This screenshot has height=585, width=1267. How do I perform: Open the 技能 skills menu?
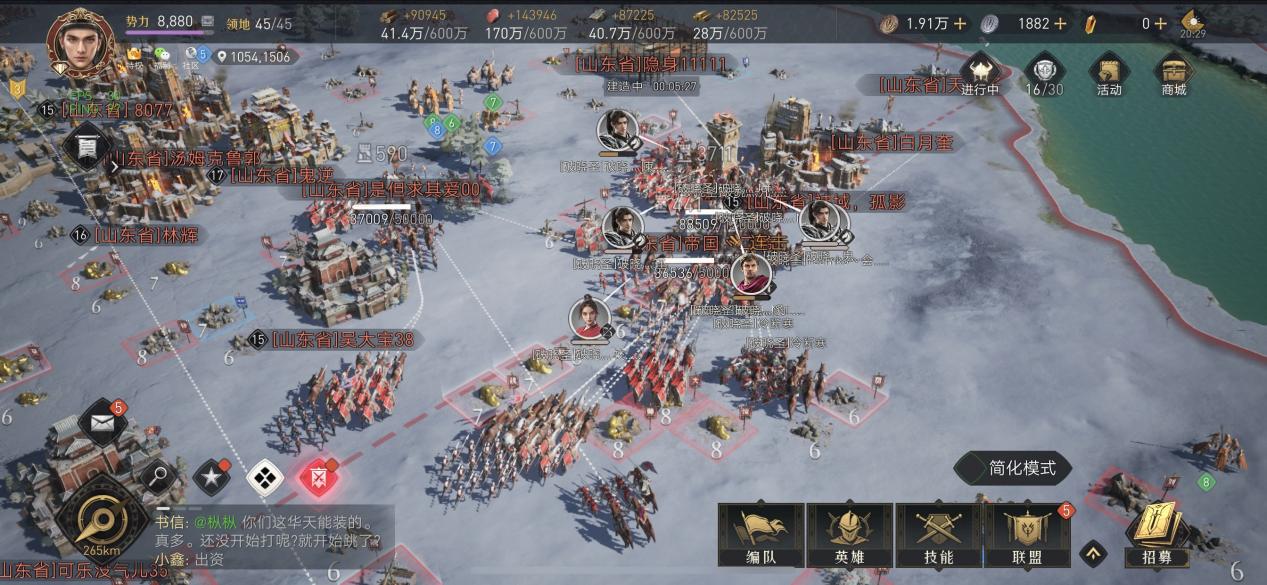(938, 534)
